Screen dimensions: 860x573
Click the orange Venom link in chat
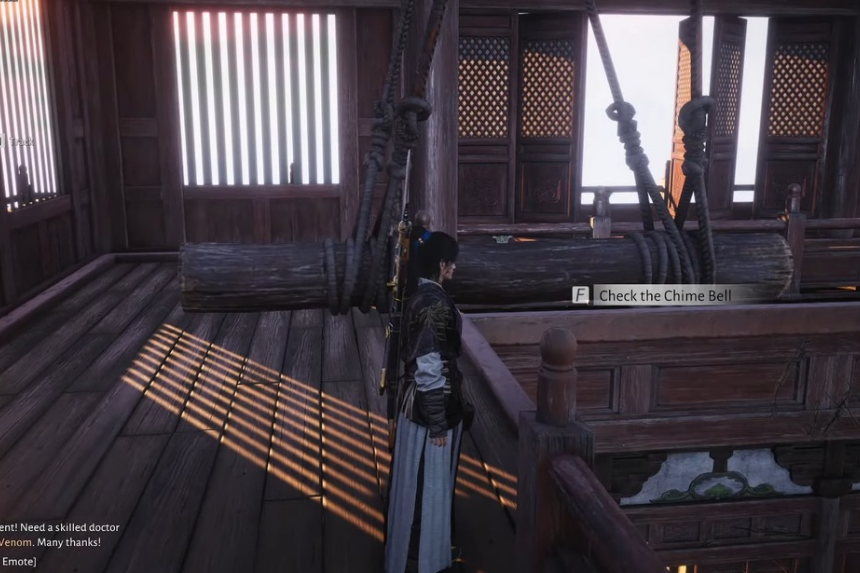tap(18, 542)
